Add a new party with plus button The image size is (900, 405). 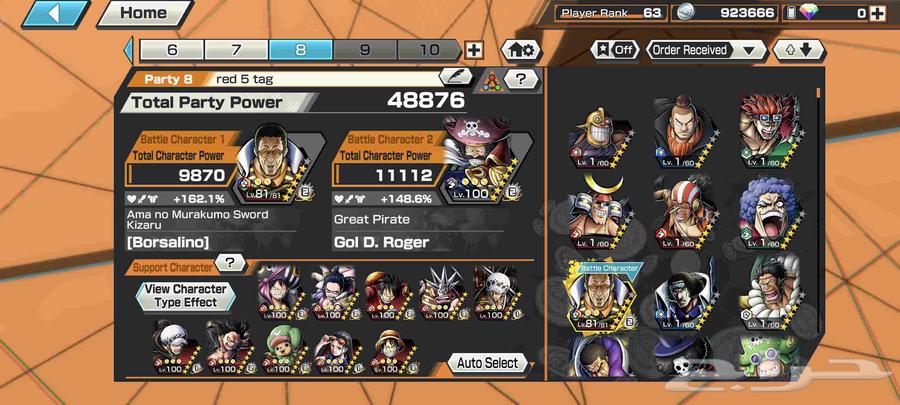(474, 50)
